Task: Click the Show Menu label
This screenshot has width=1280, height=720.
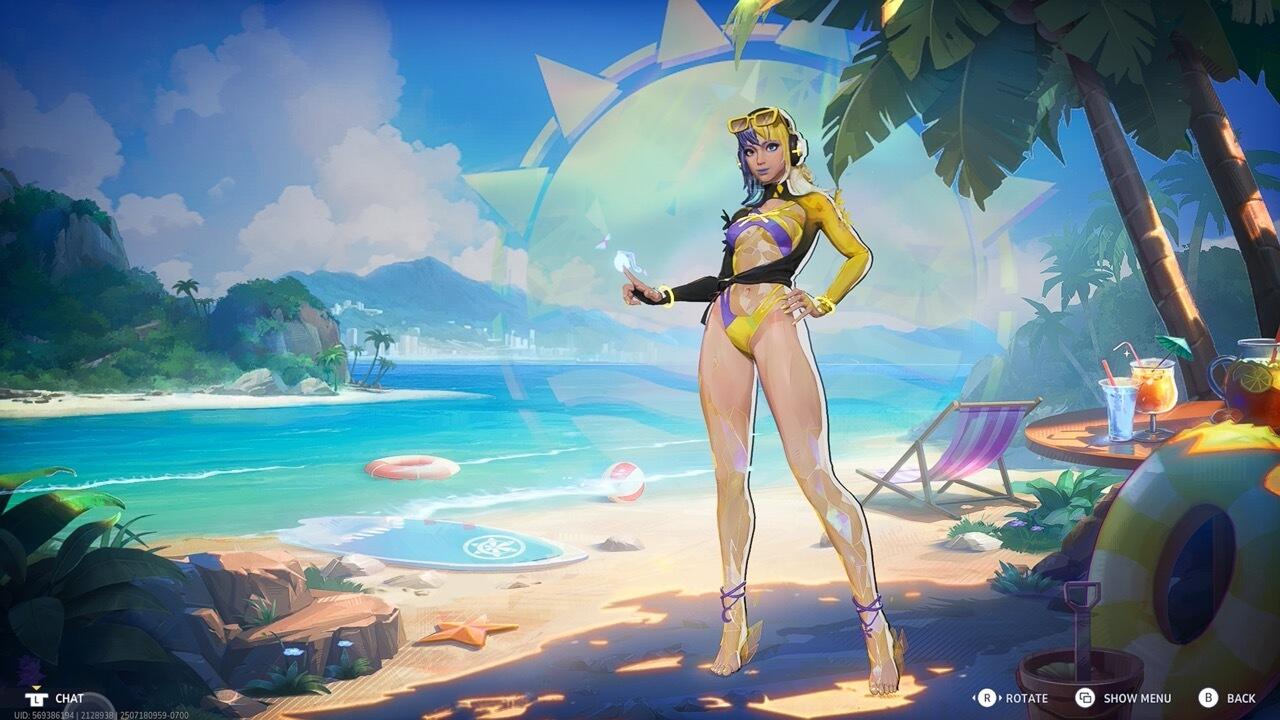Action: pyautogui.click(x=1136, y=698)
